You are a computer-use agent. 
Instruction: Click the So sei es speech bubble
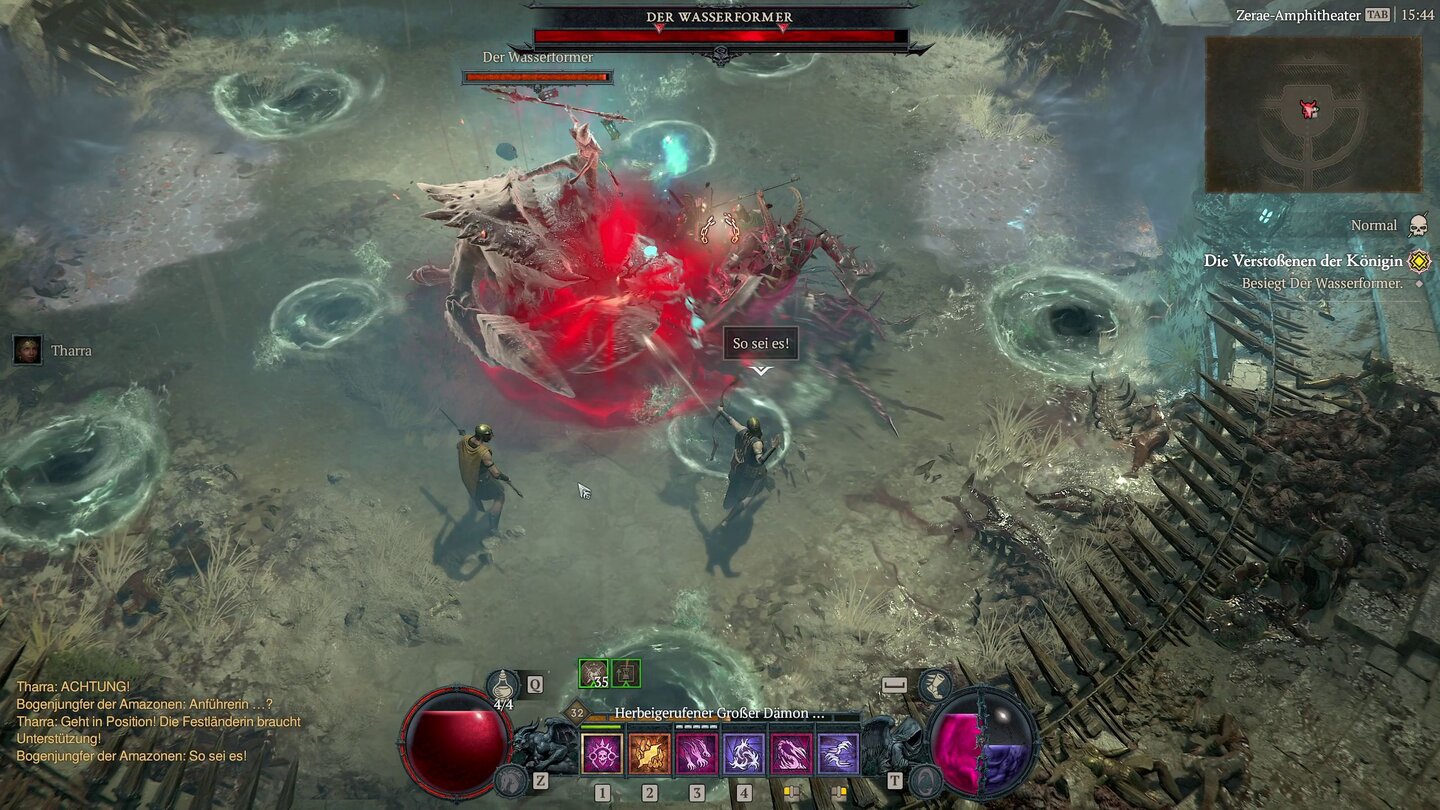click(x=761, y=343)
